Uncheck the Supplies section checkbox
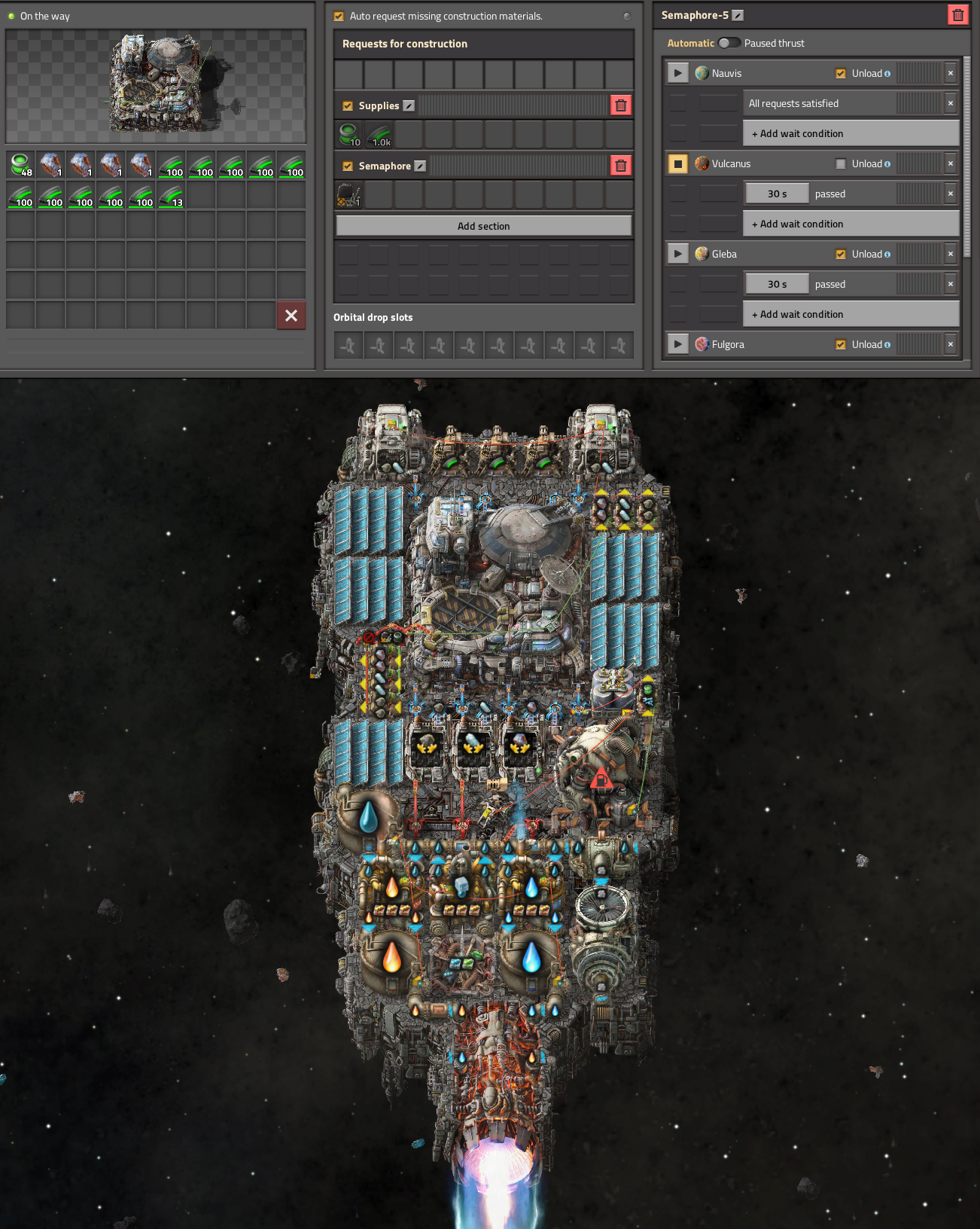This screenshot has height=1229, width=980. coord(348,106)
